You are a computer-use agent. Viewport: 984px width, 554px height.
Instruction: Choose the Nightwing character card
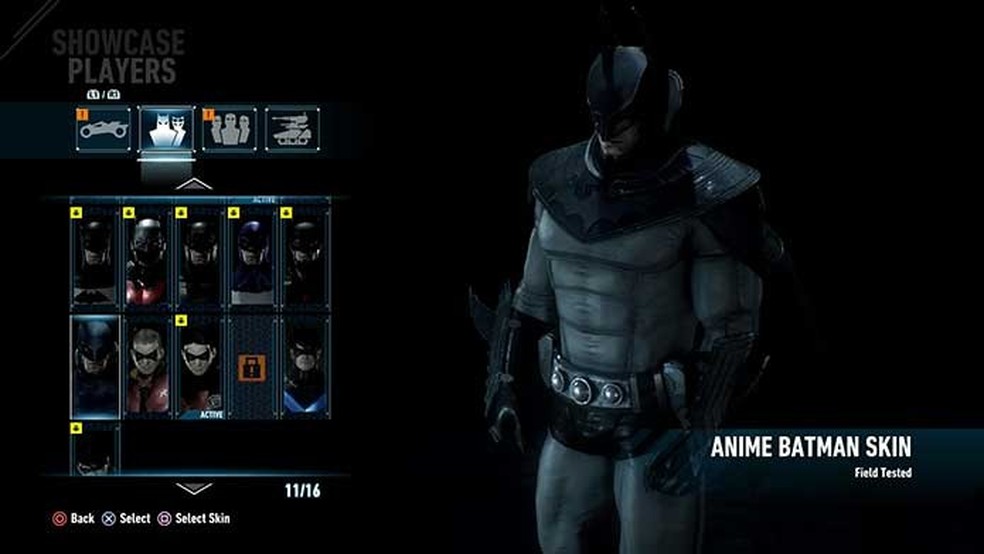[x=304, y=367]
